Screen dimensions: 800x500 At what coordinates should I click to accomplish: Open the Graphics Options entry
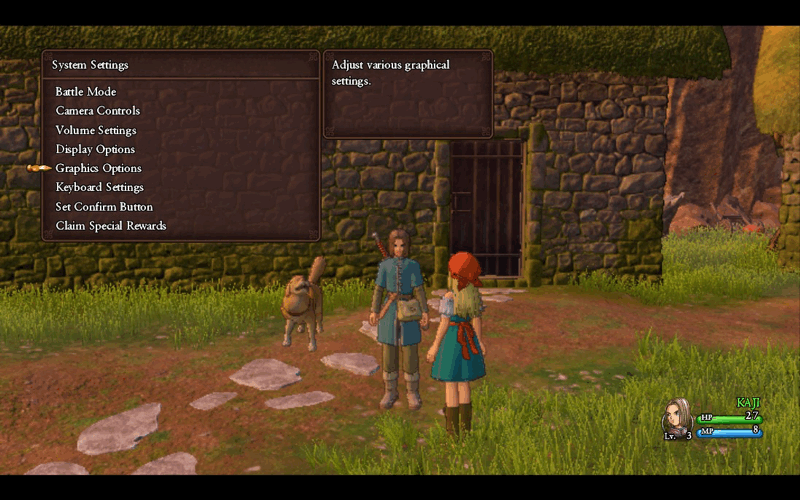[98, 168]
